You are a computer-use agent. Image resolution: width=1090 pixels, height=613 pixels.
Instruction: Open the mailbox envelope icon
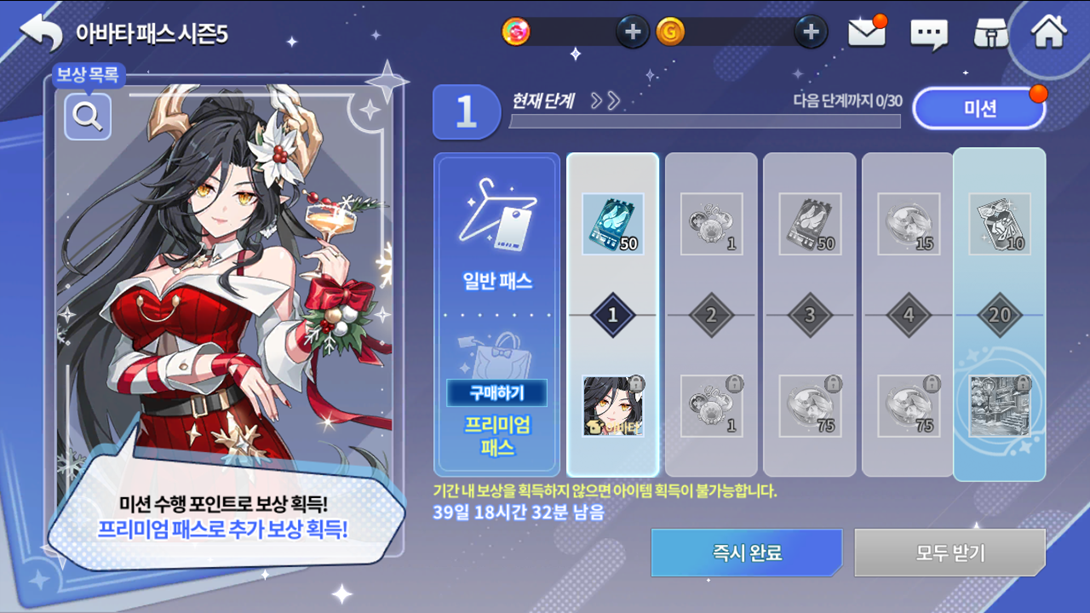pyautogui.click(x=866, y=33)
